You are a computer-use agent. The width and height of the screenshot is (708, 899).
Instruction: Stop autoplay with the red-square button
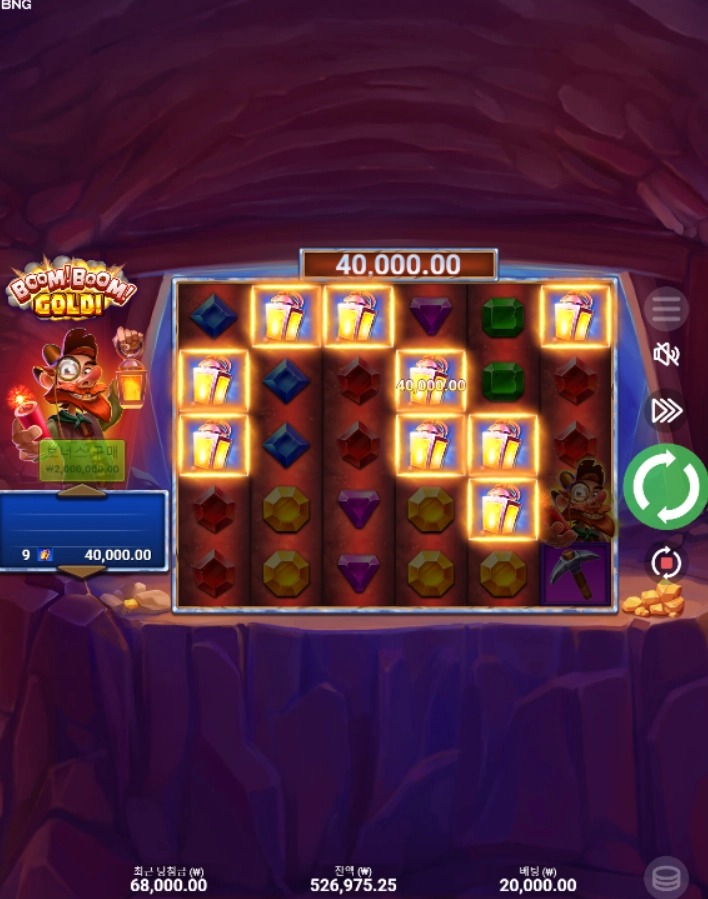(666, 563)
